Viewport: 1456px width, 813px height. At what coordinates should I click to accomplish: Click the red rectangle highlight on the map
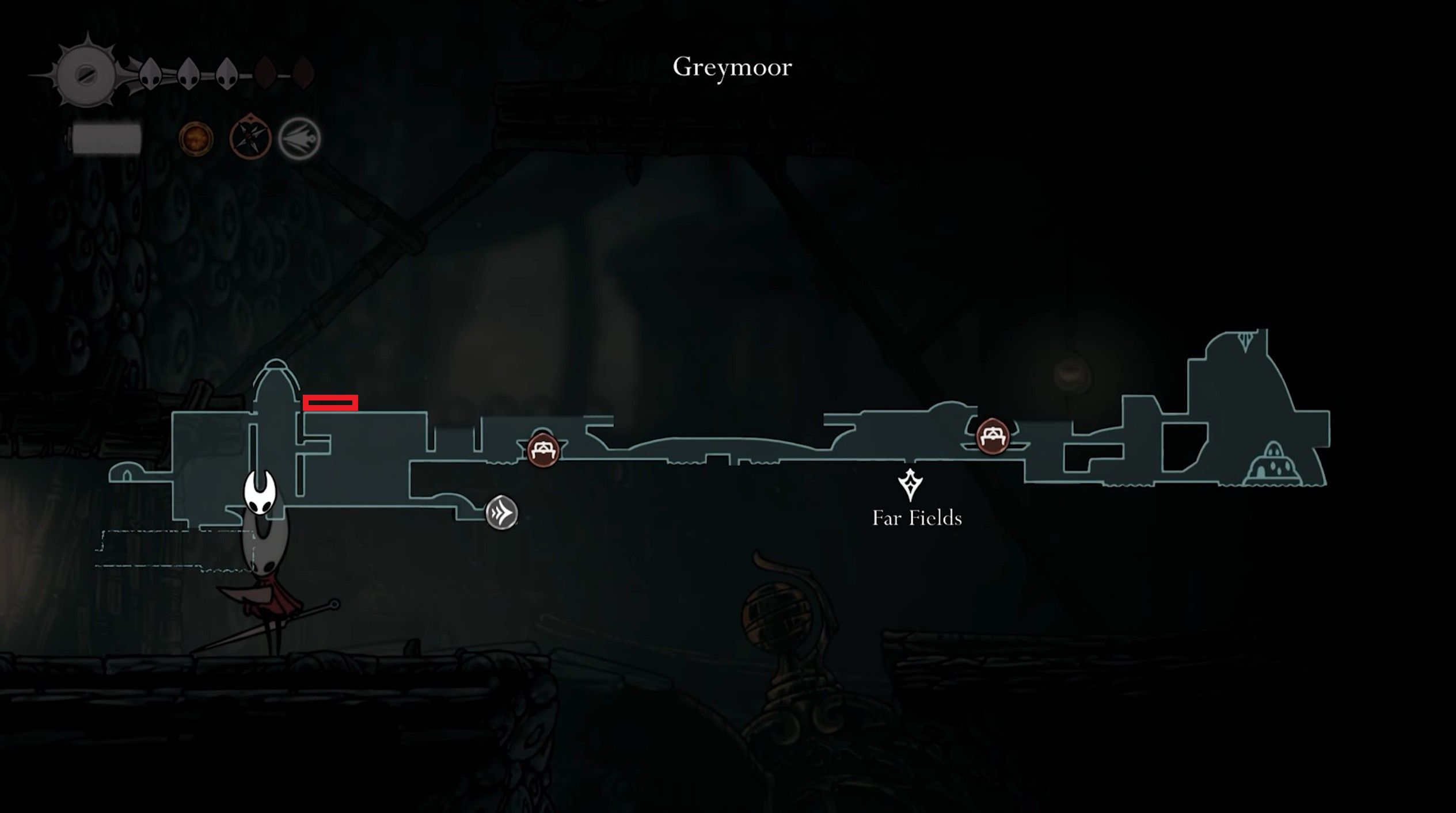point(330,403)
